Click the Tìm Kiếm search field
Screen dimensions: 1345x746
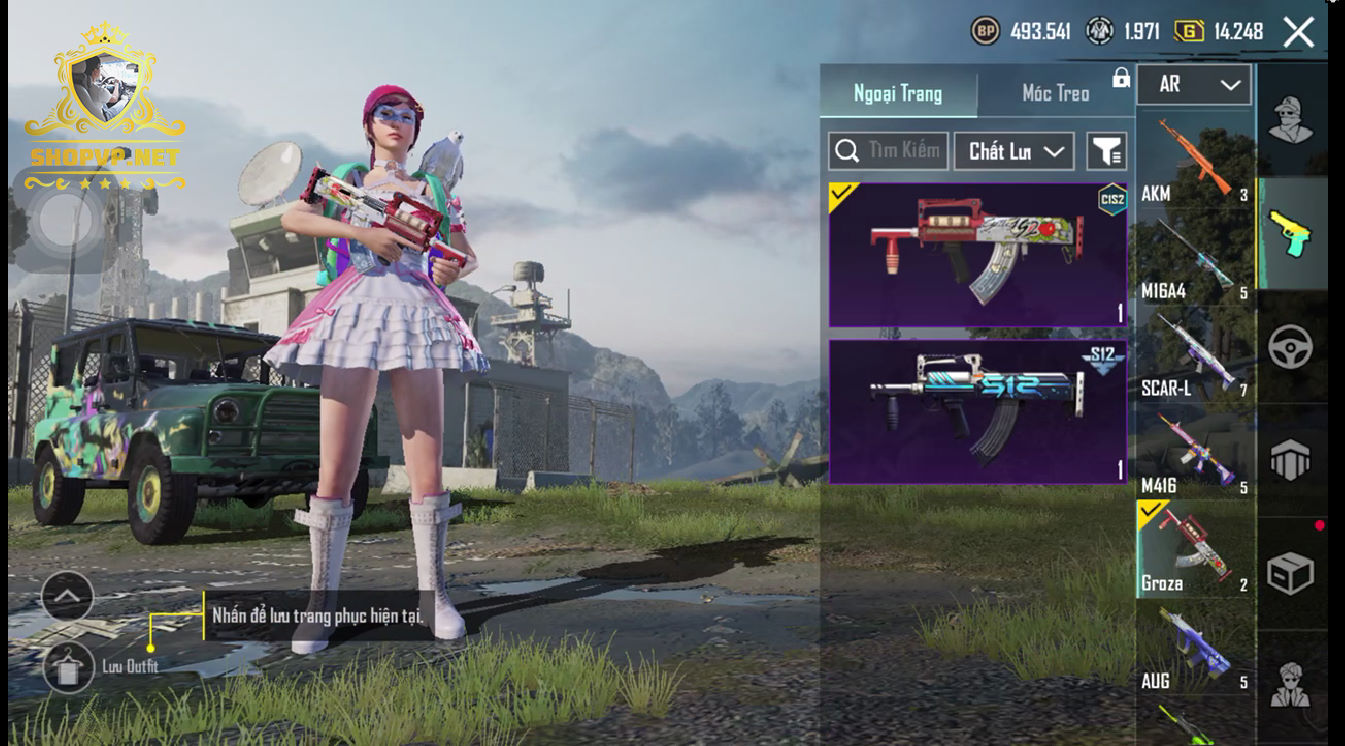click(888, 151)
